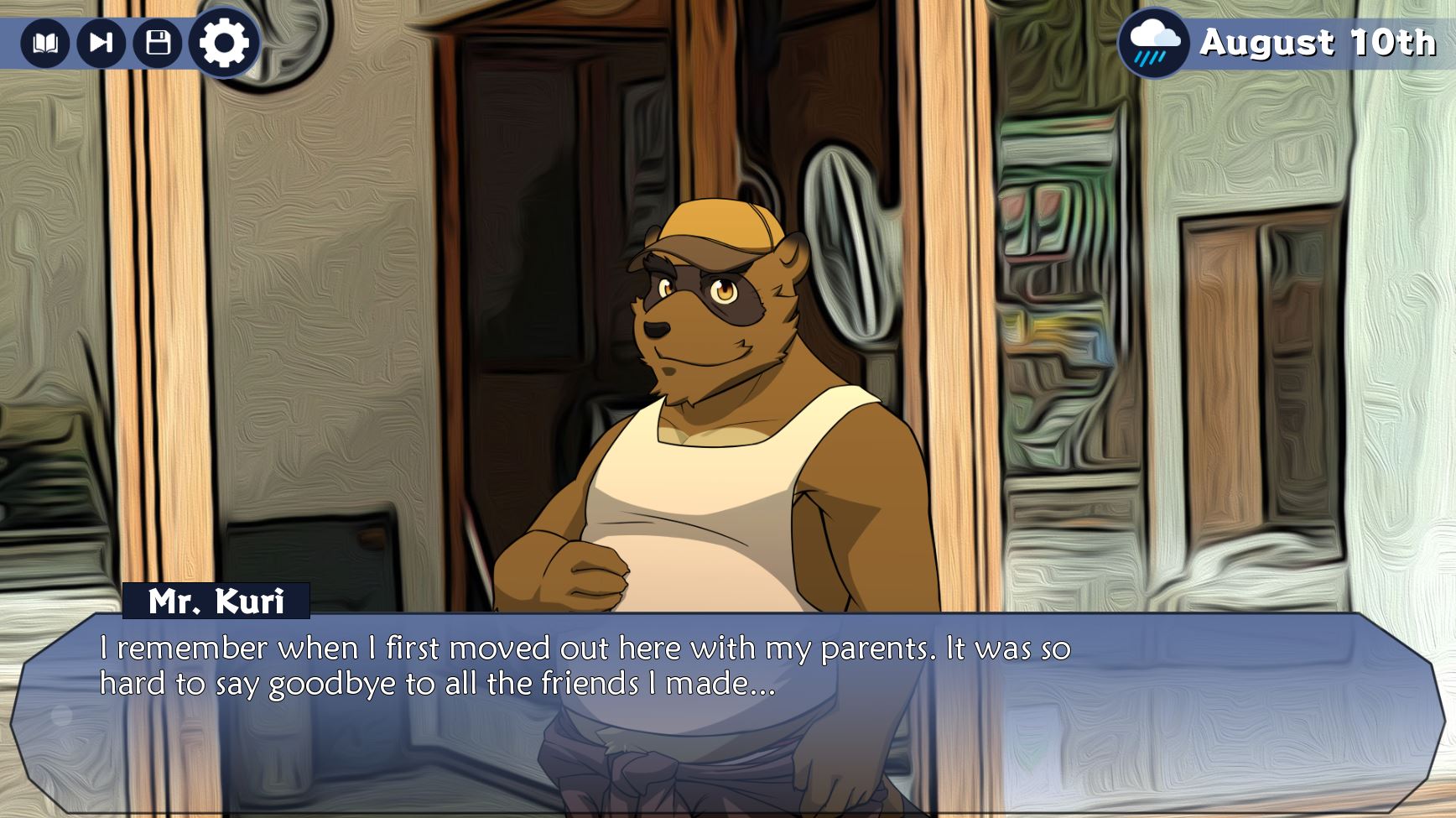The image size is (1456, 818).
Task: Open the settings gear icon
Action: pyautogui.click(x=223, y=43)
